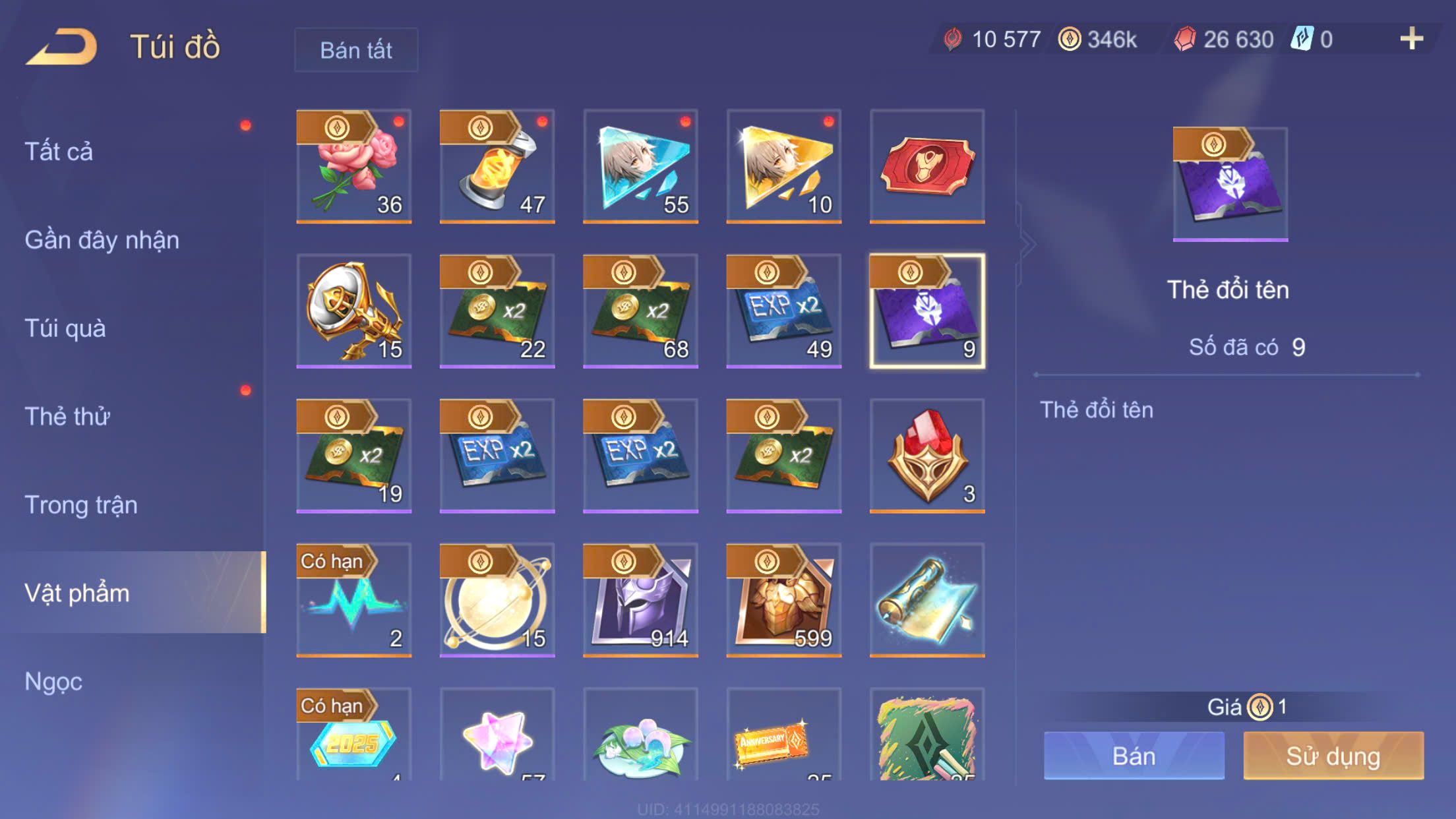Choose the golden planet orb item

click(497, 599)
